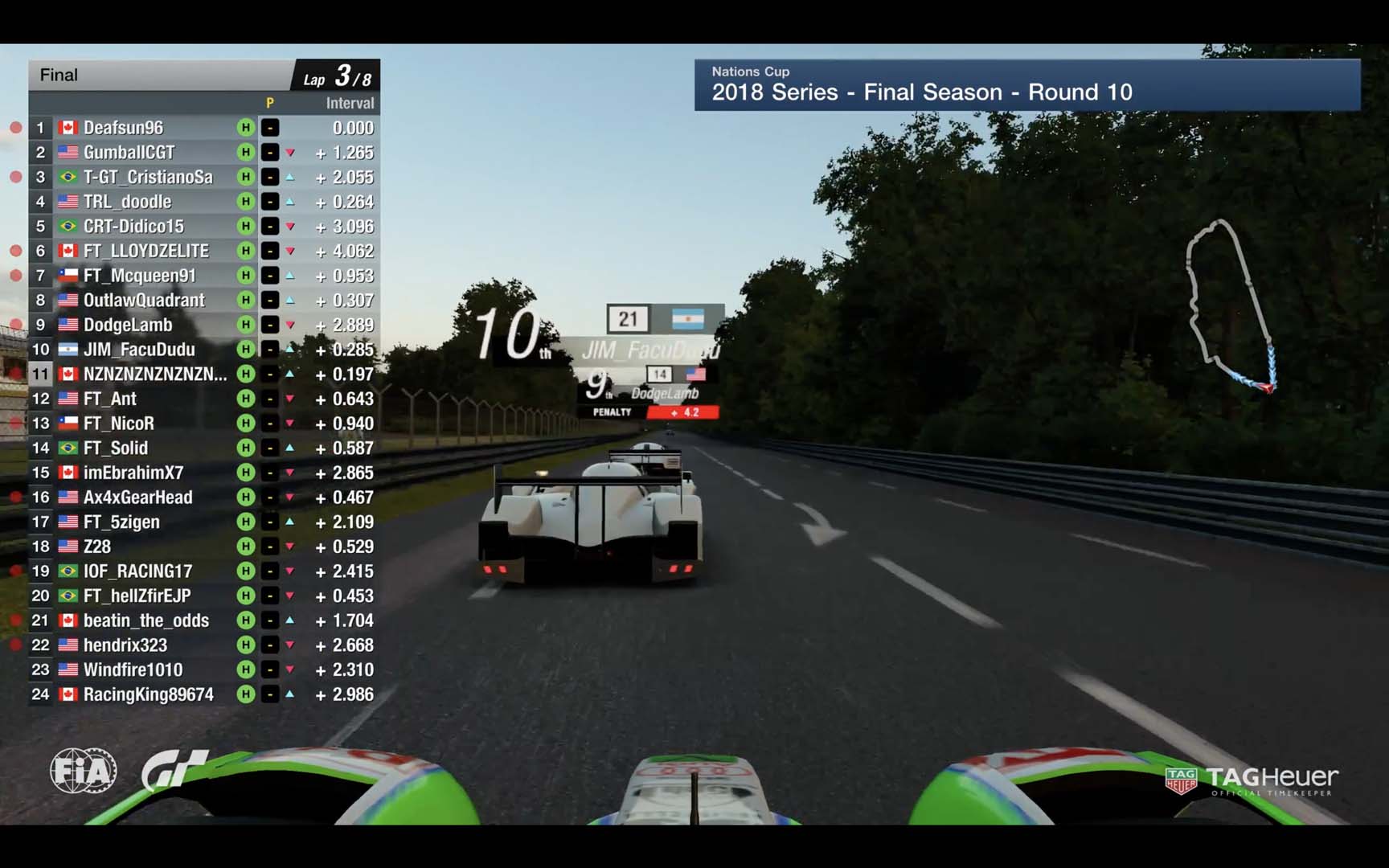The height and width of the screenshot is (868, 1389).
Task: Pick beatin_the_odds from the leaderboard
Action: (145, 620)
